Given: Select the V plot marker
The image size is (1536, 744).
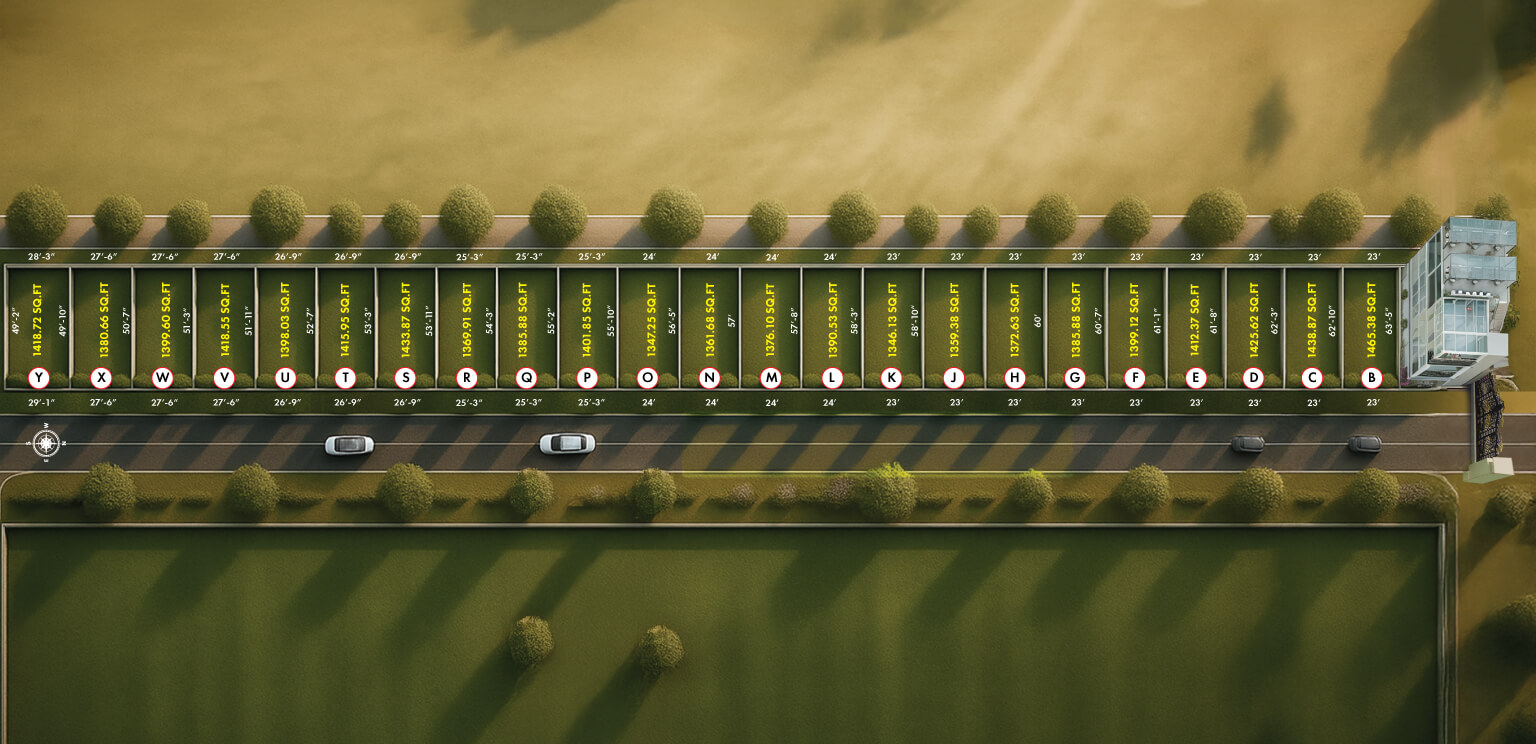Looking at the screenshot, I should coord(224,378).
